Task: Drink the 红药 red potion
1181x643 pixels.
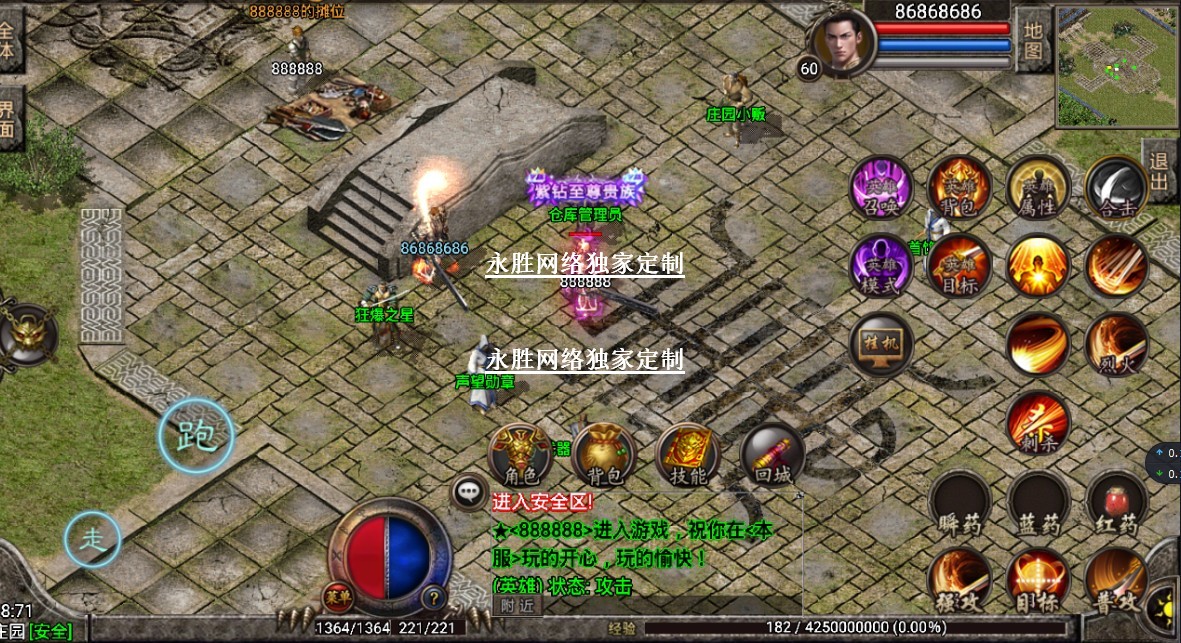Action: tap(1116, 502)
